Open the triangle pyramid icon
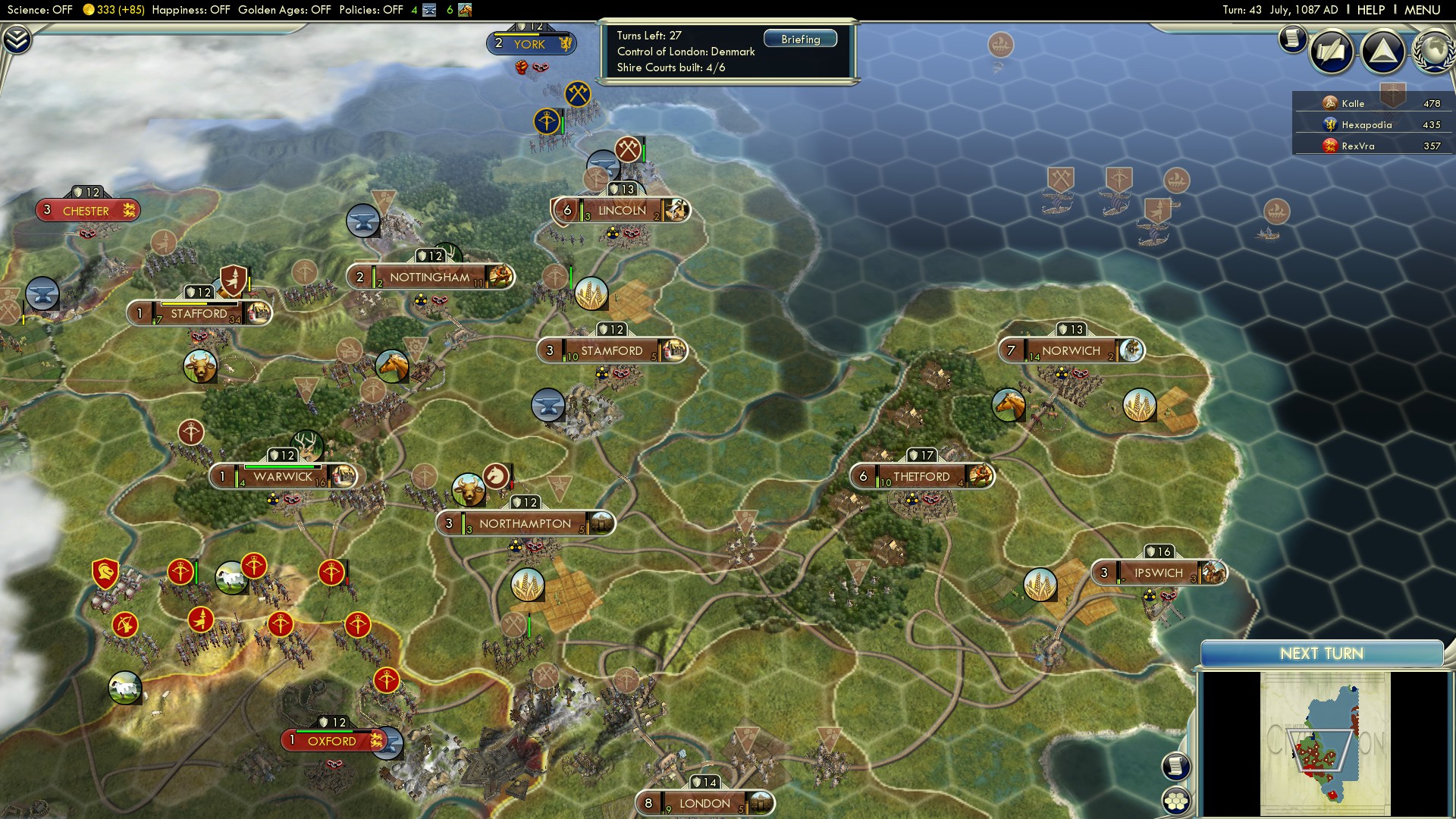This screenshot has width=1456, height=819. pyautogui.click(x=1383, y=52)
